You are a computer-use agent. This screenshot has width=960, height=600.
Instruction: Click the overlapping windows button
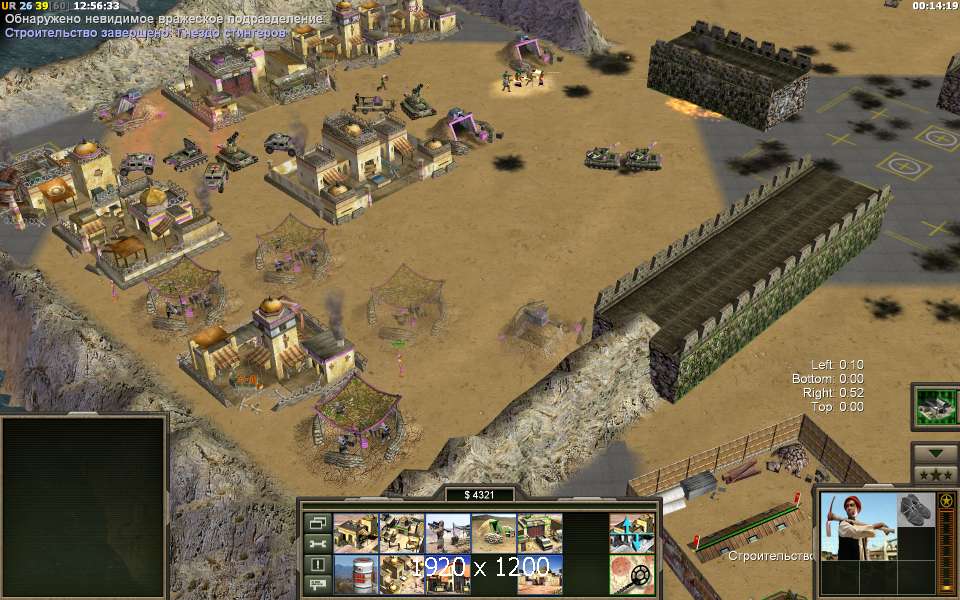click(317, 522)
